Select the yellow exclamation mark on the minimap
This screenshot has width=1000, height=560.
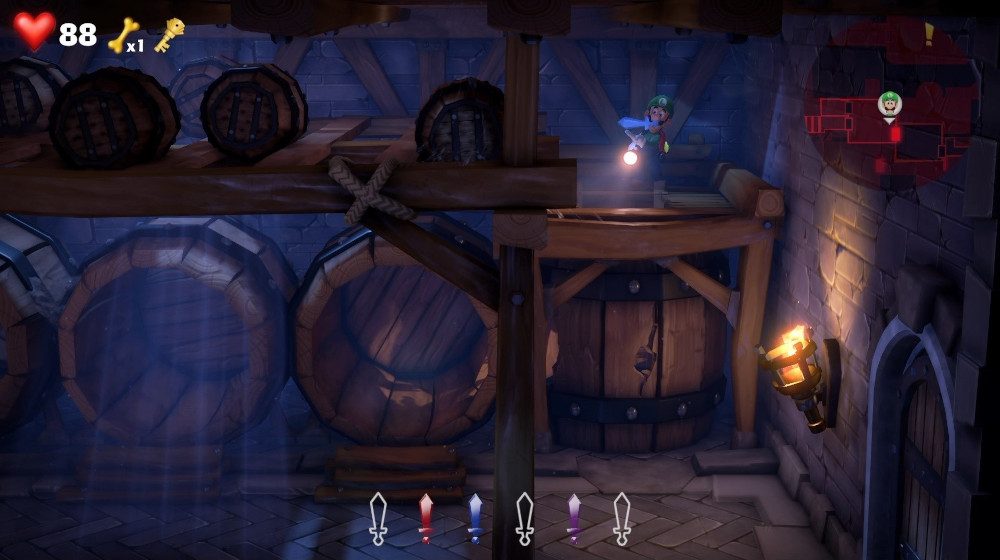[x=929, y=35]
